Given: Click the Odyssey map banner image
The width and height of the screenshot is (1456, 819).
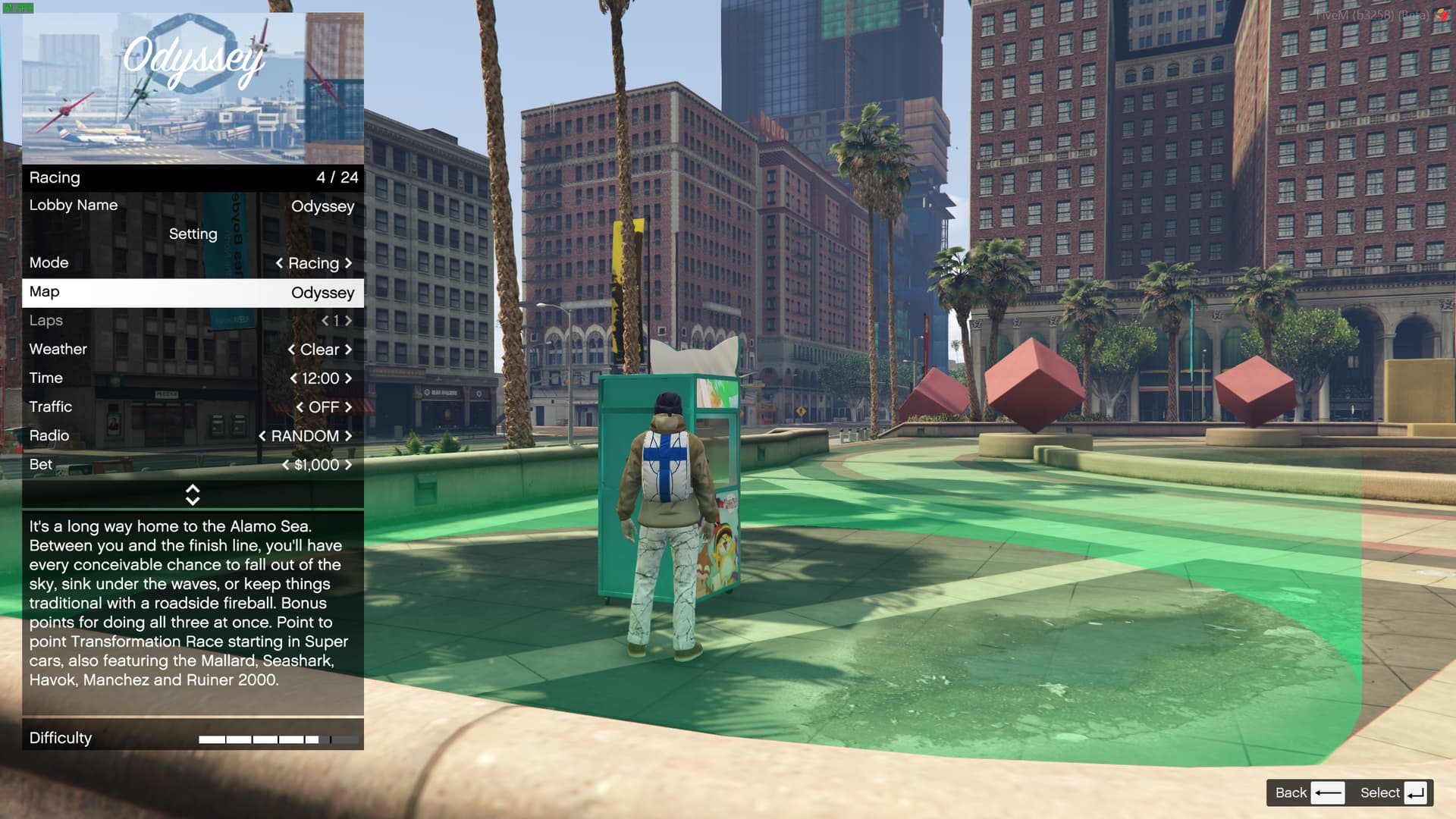Looking at the screenshot, I should point(193,88).
